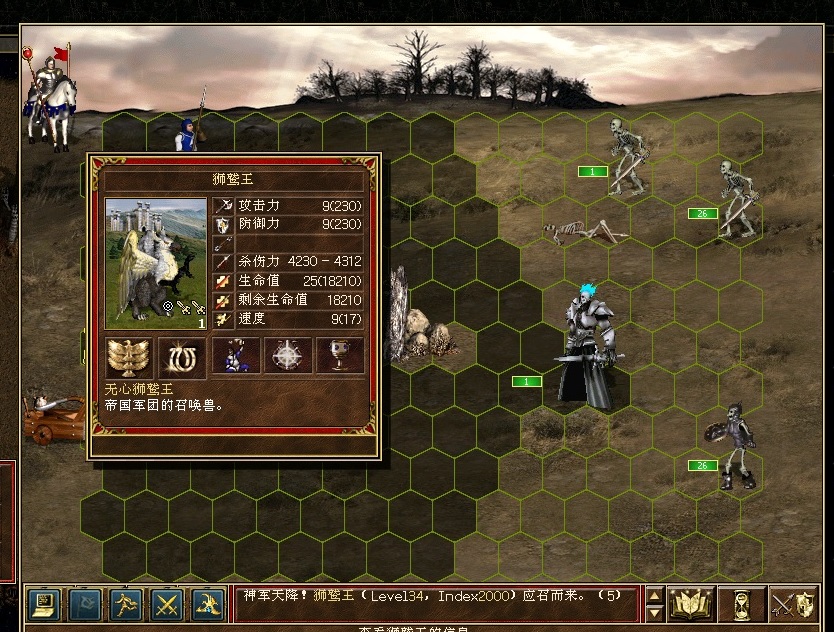Click the blue-robed spellcaster effect icon
The width and height of the screenshot is (834, 632).
click(x=236, y=357)
